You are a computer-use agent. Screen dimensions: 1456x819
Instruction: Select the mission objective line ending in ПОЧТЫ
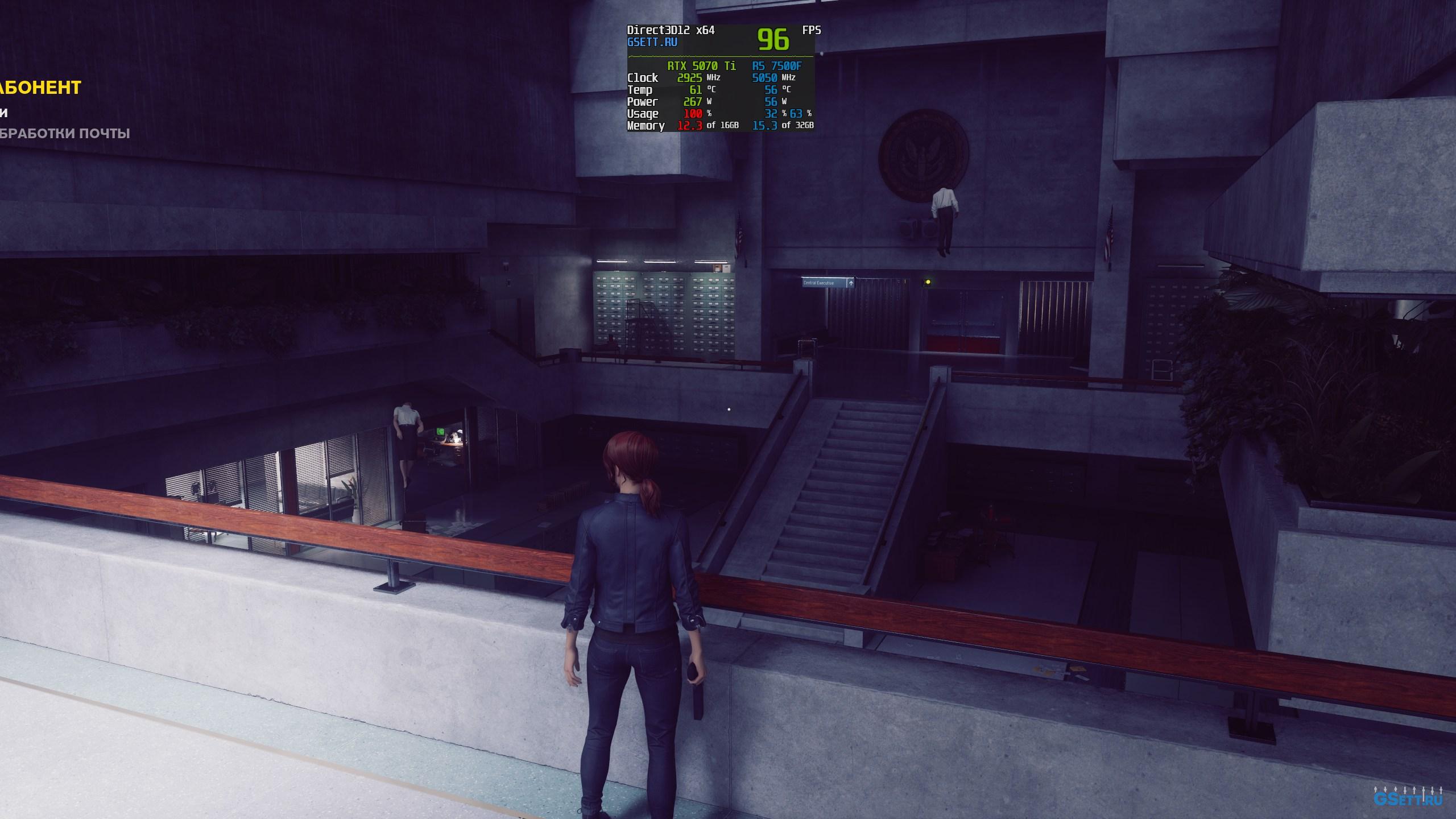pyautogui.click(x=65, y=134)
